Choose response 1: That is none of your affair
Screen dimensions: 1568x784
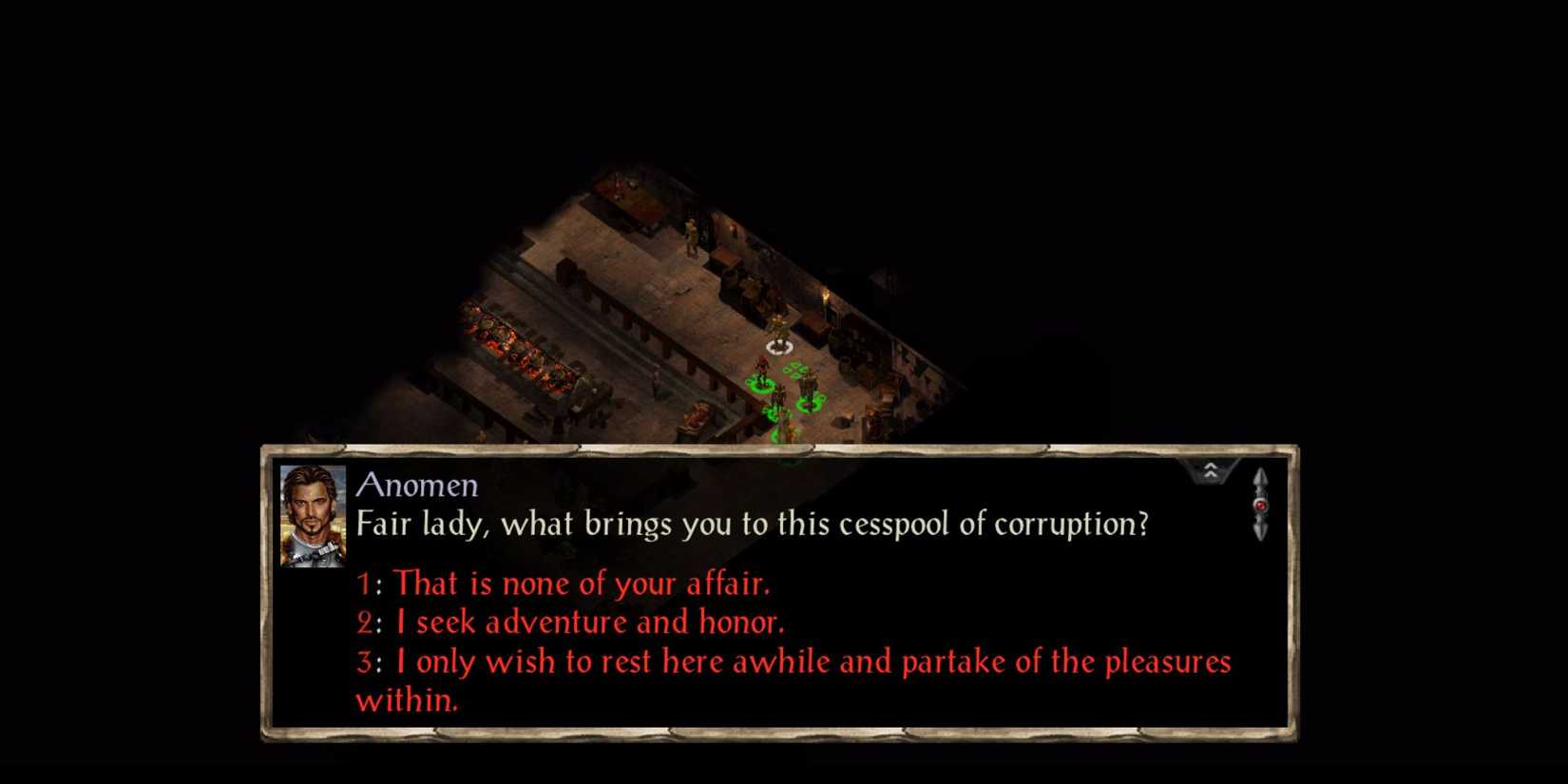tap(563, 584)
